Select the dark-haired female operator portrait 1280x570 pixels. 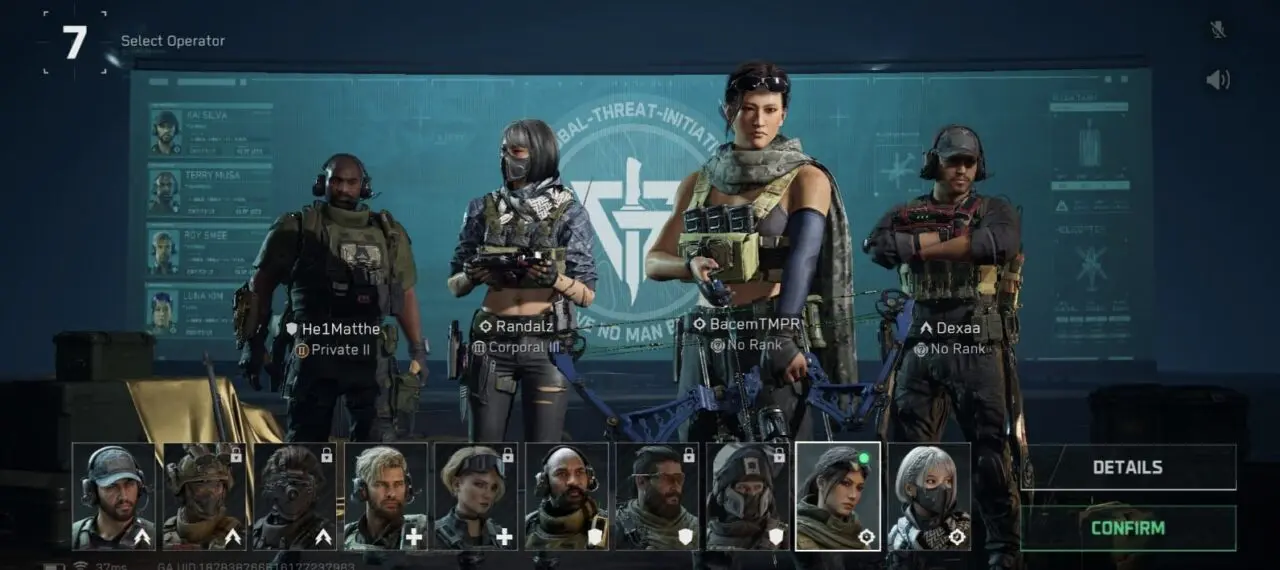click(x=838, y=496)
